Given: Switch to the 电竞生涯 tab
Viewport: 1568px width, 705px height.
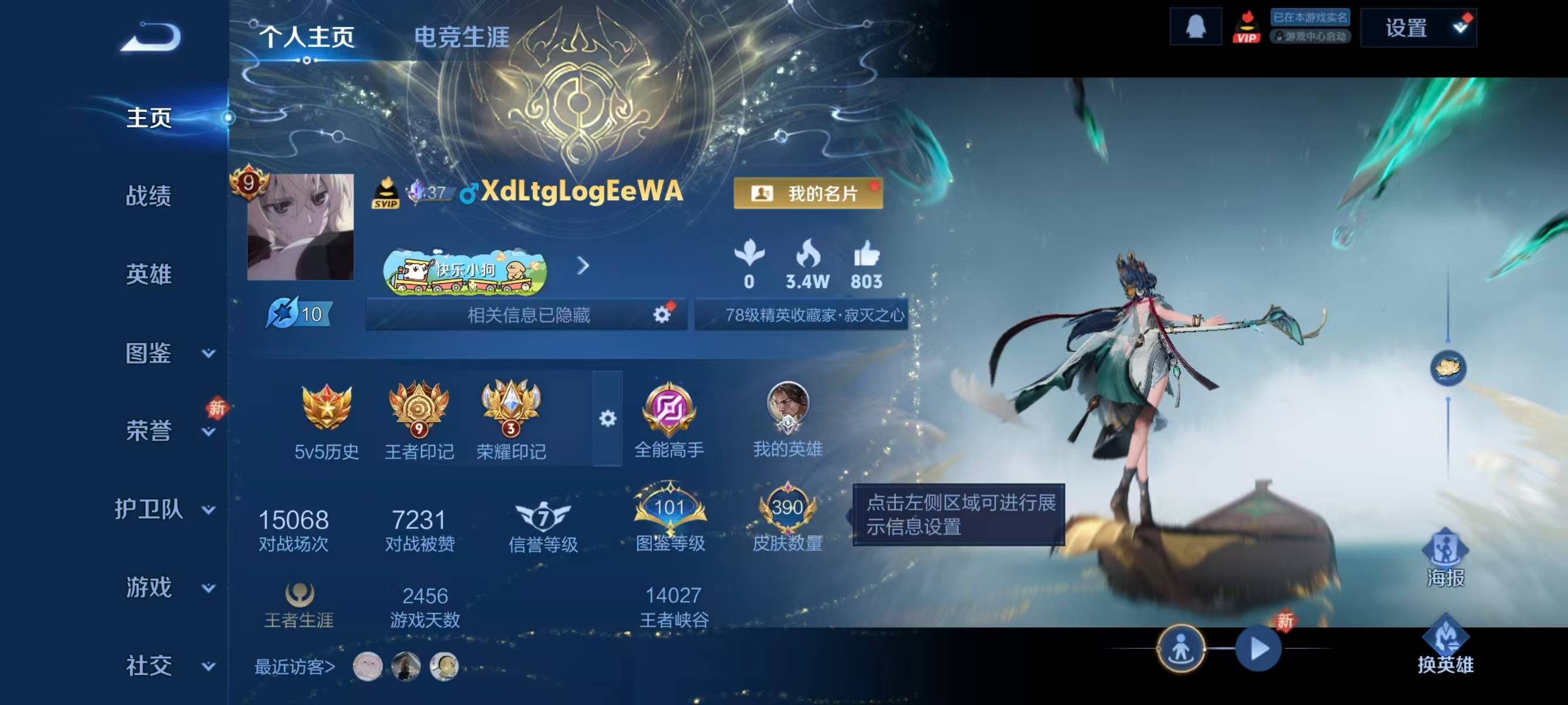Looking at the screenshot, I should pyautogui.click(x=463, y=35).
